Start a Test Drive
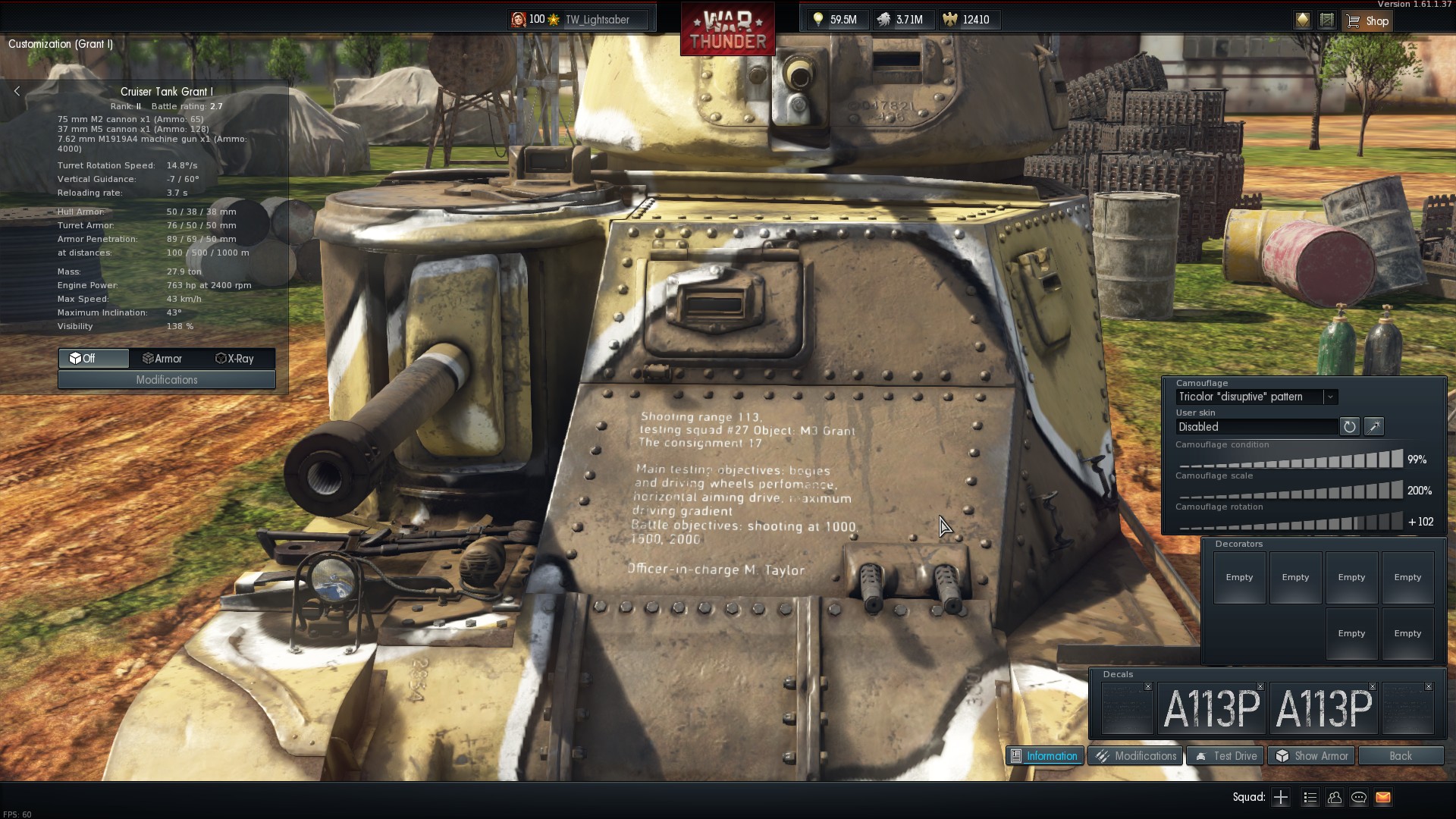 coord(1225,756)
